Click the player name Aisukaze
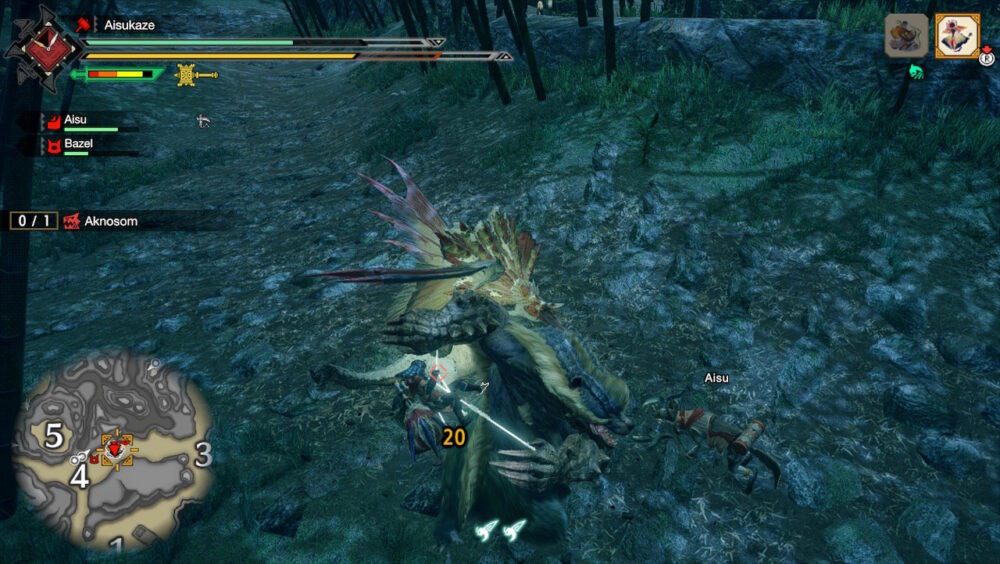This screenshot has height=564, width=1000. point(130,24)
